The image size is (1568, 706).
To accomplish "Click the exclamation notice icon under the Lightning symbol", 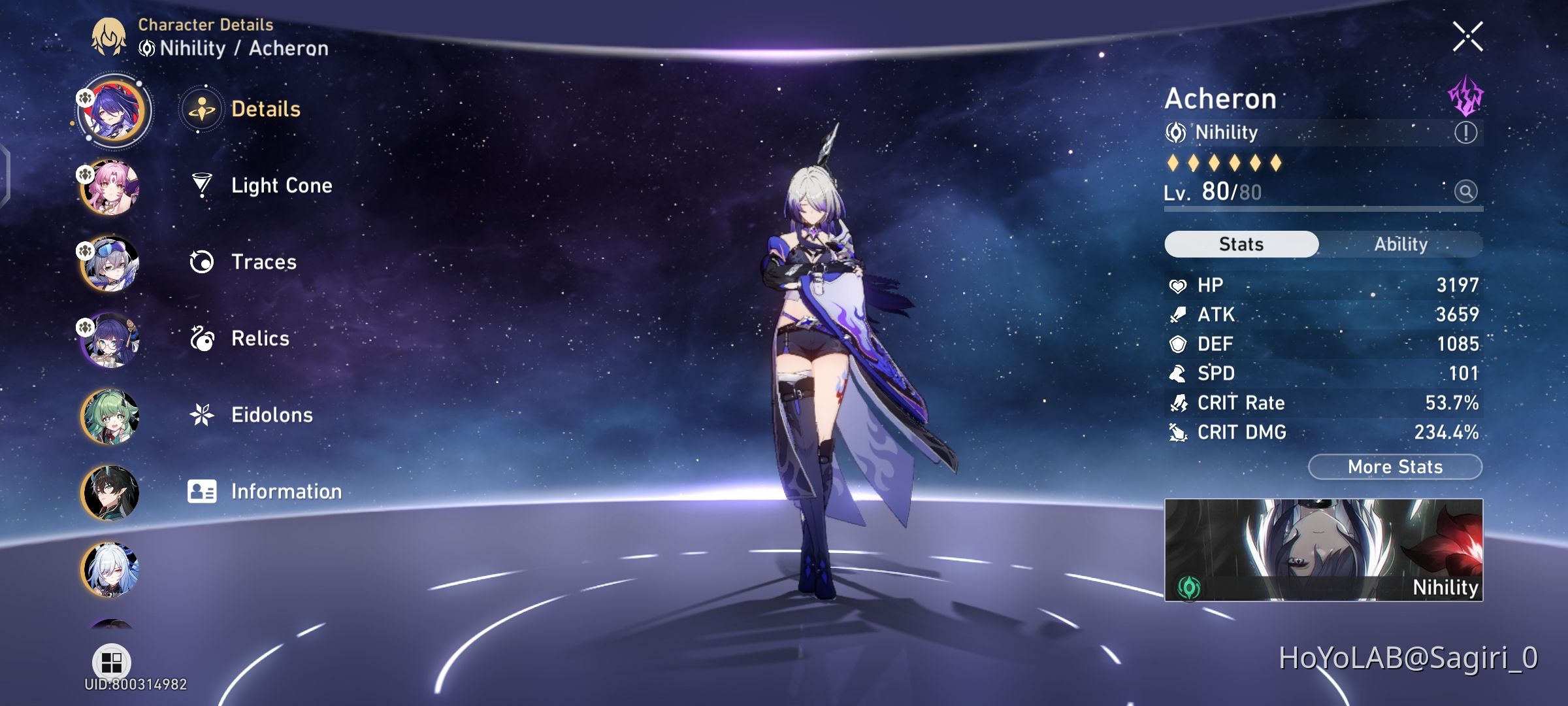I will [x=1465, y=133].
